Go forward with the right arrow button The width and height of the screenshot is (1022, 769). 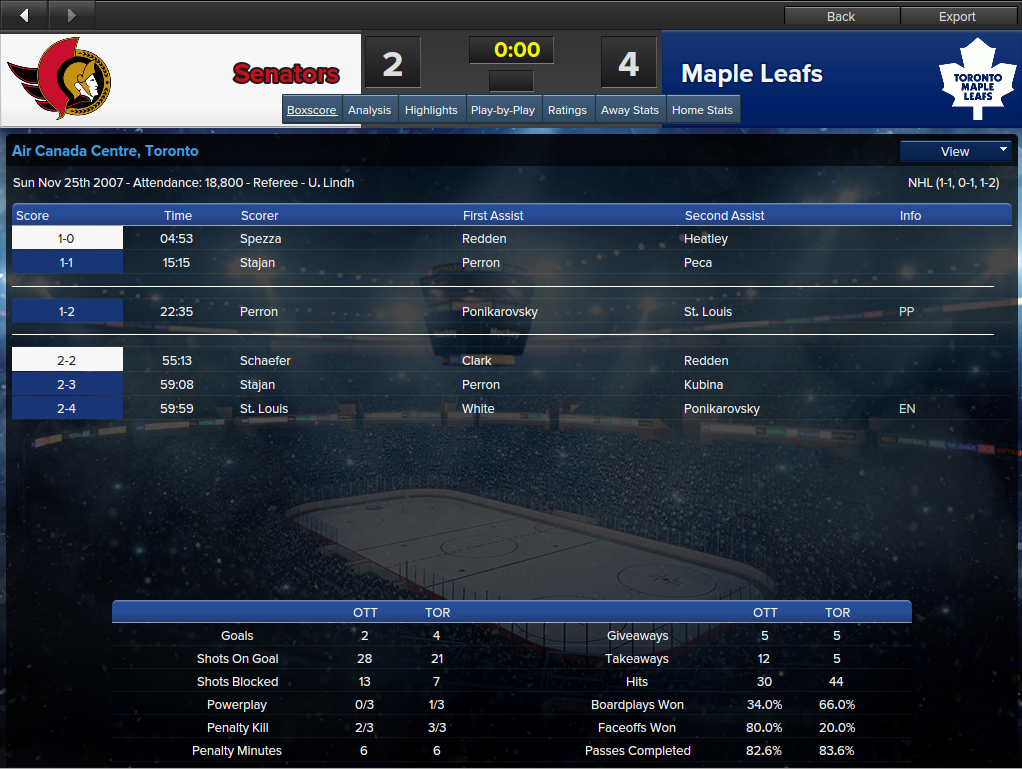[x=71, y=15]
